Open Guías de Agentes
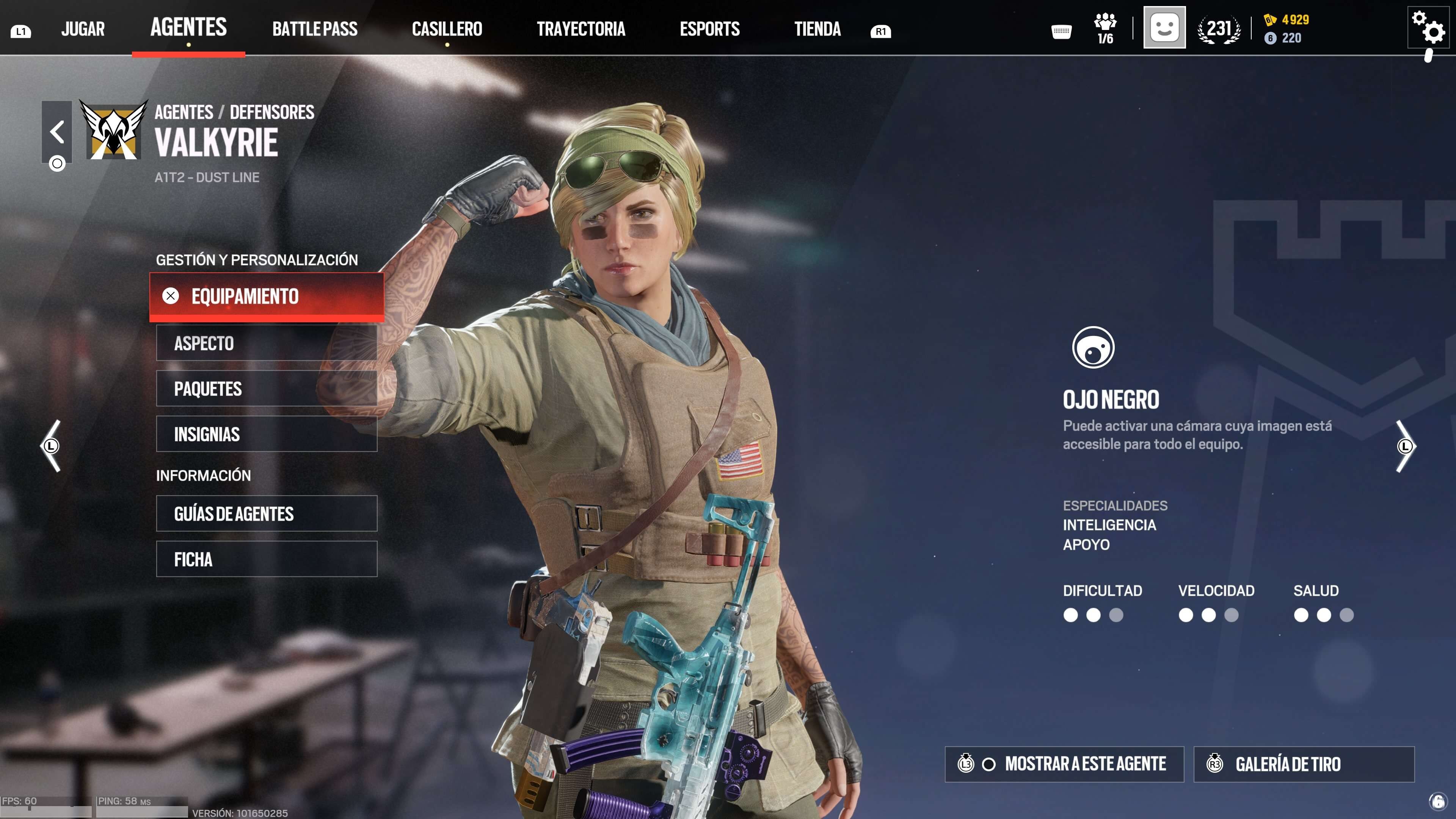The image size is (1456, 819). [x=266, y=514]
